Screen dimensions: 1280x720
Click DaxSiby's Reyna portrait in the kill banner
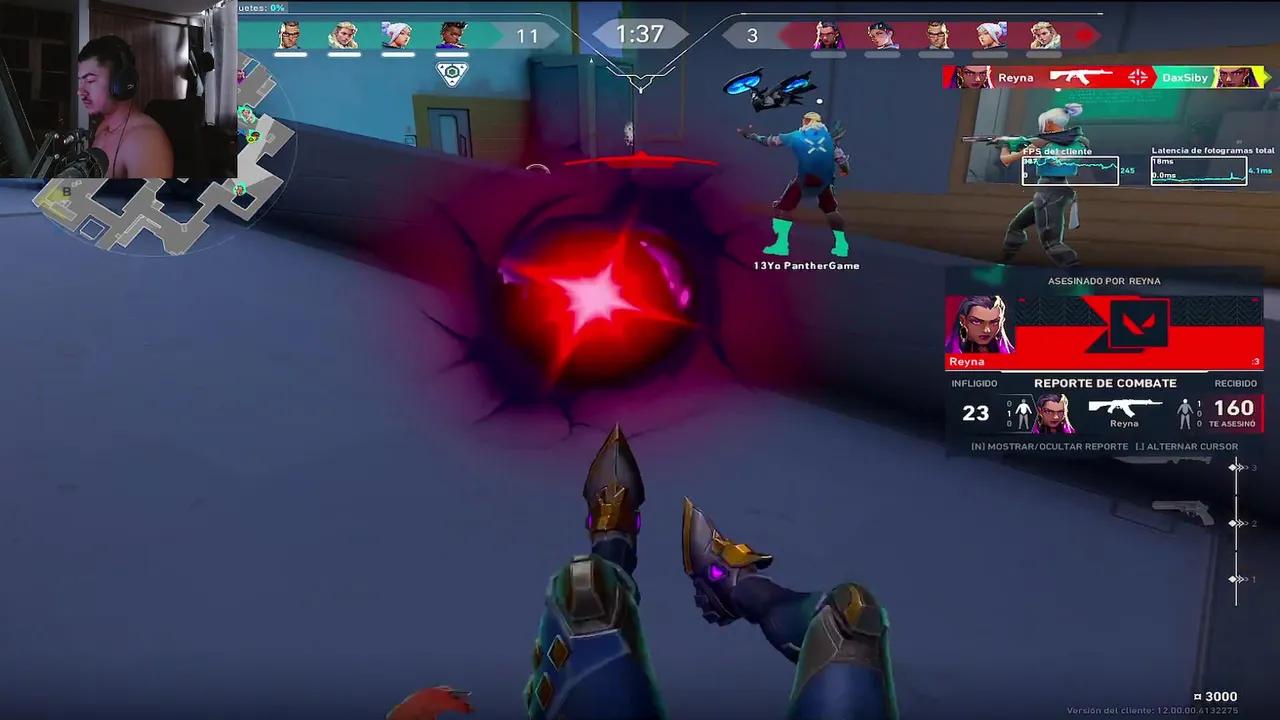pyautogui.click(x=1237, y=77)
